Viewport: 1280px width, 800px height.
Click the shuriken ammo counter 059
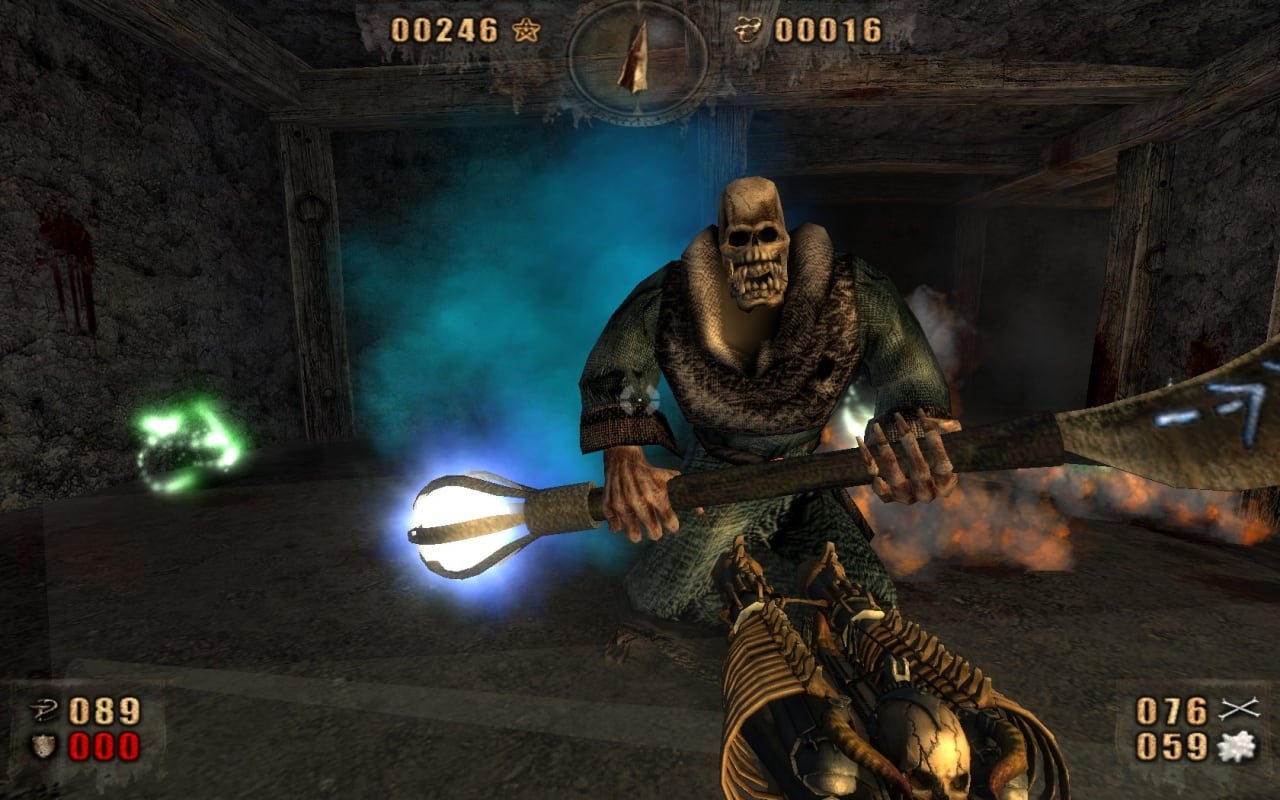point(1173,744)
